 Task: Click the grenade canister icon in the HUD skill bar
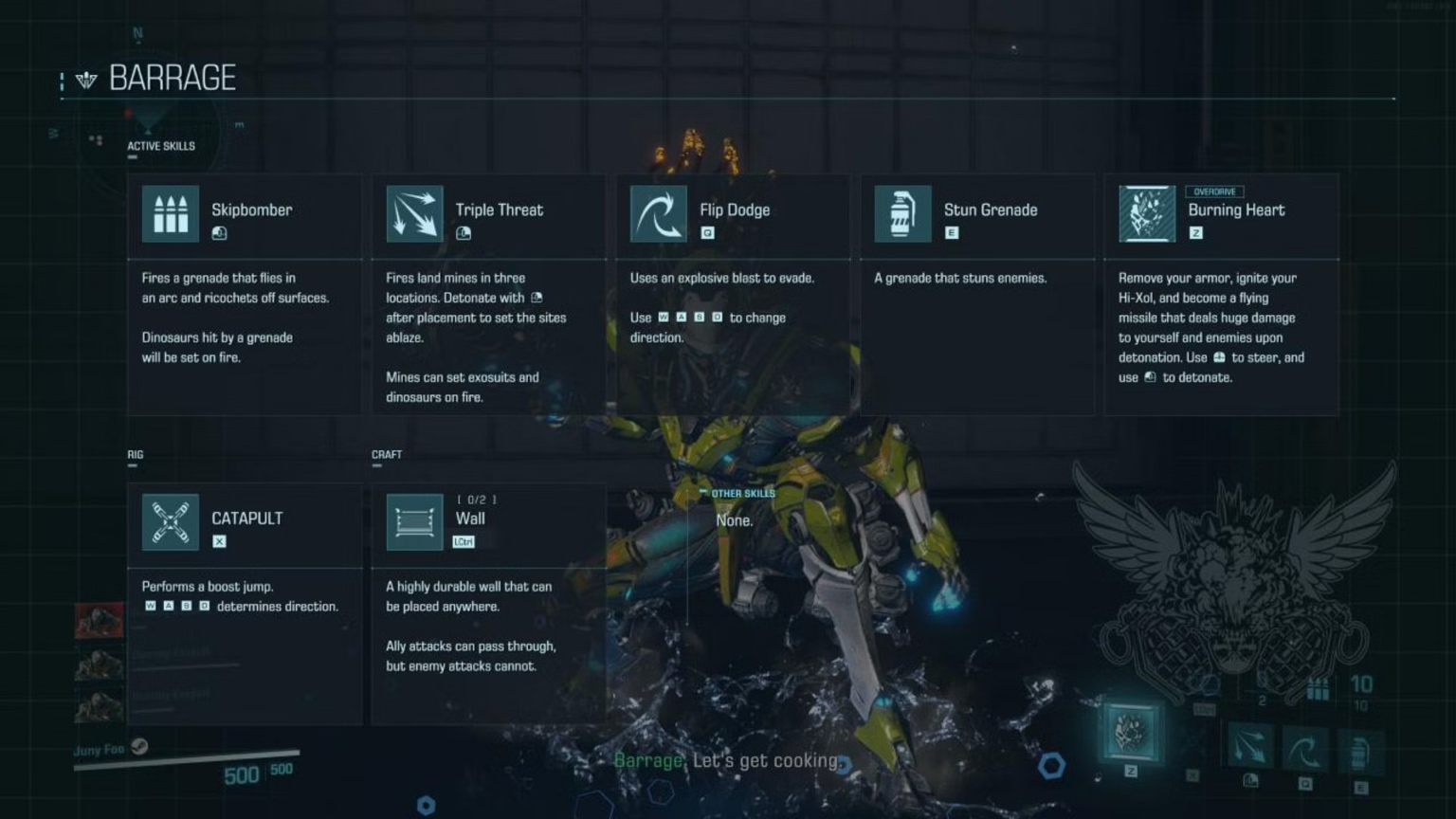pyautogui.click(x=1359, y=752)
